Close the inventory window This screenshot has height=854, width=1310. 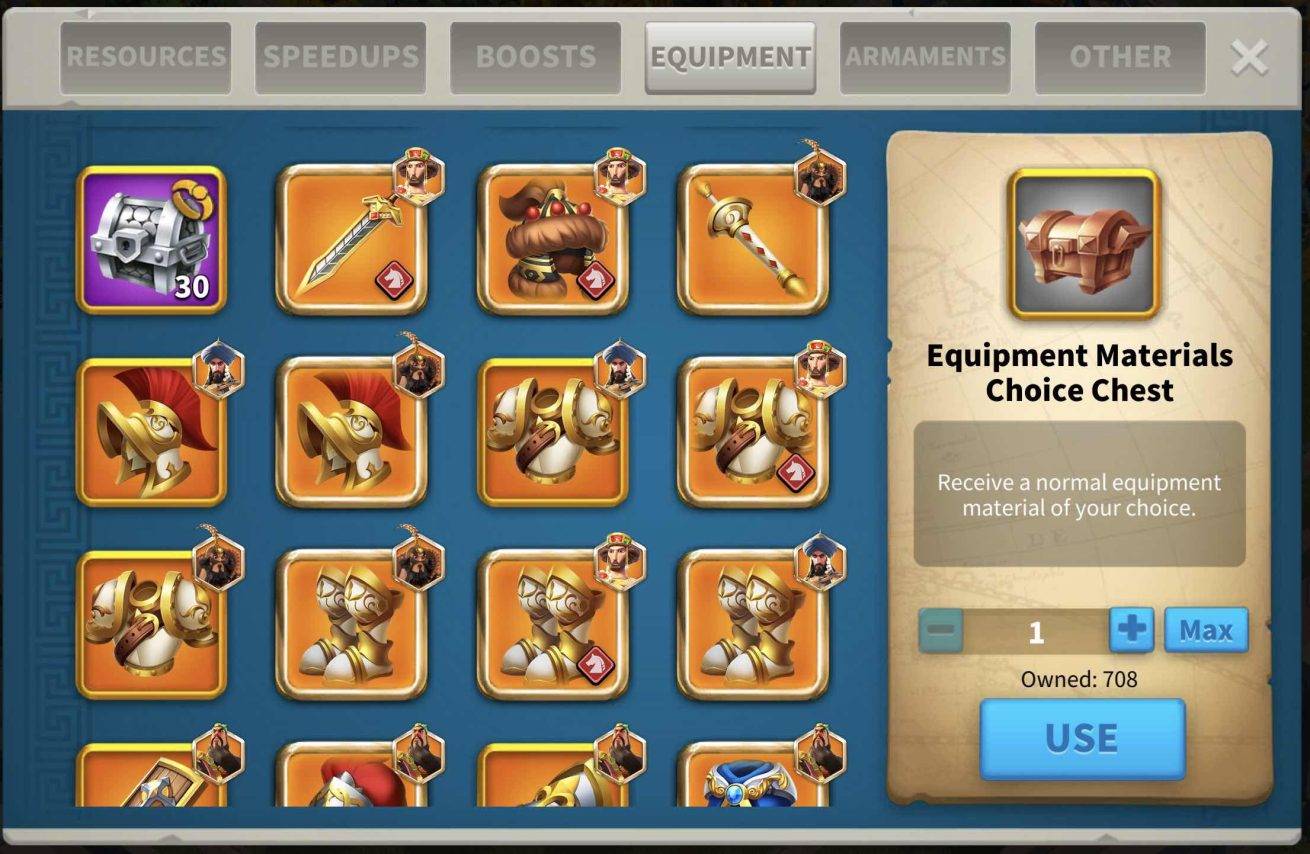1249,58
